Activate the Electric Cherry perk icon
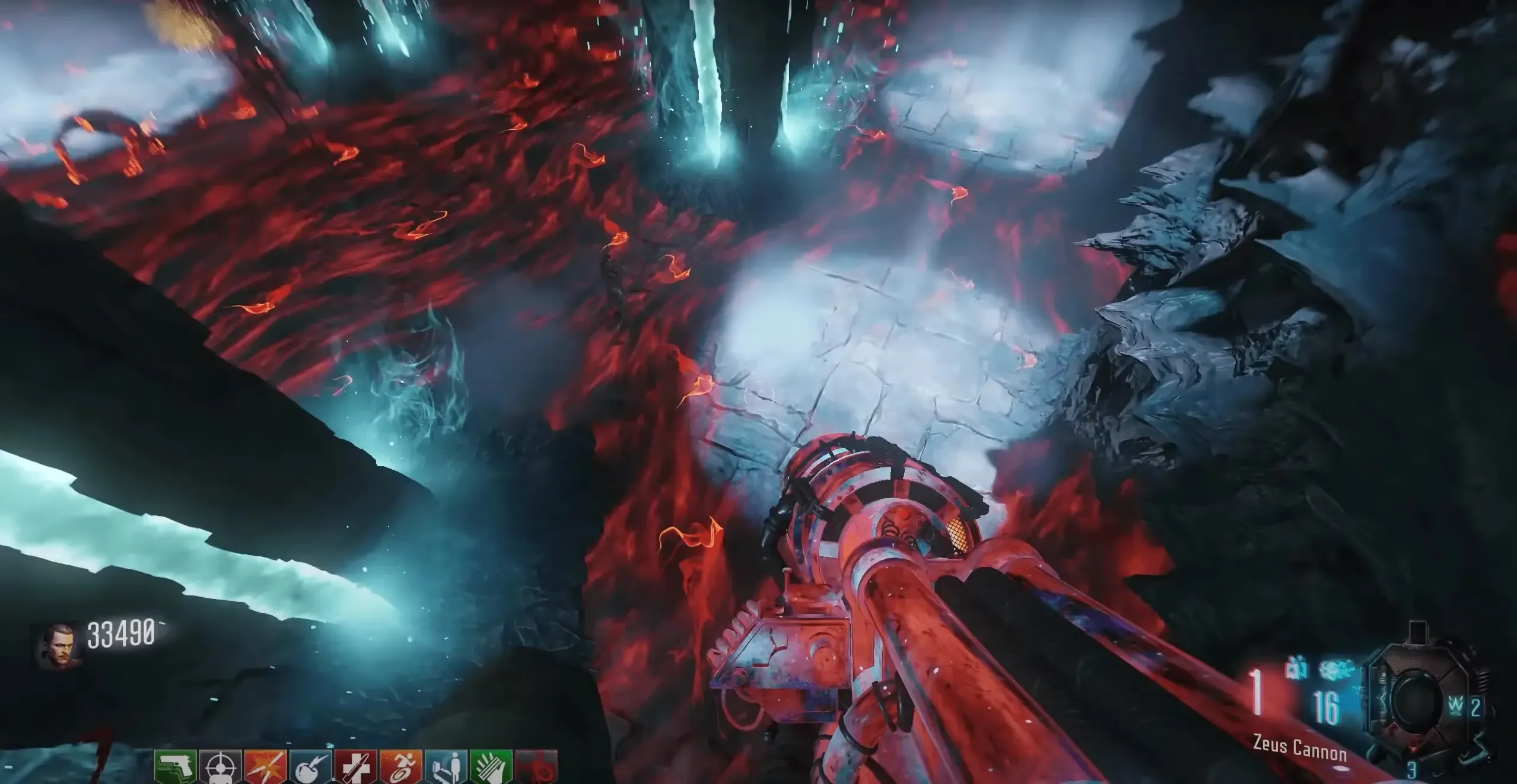Viewport: 1517px width, 784px height. tap(311, 767)
